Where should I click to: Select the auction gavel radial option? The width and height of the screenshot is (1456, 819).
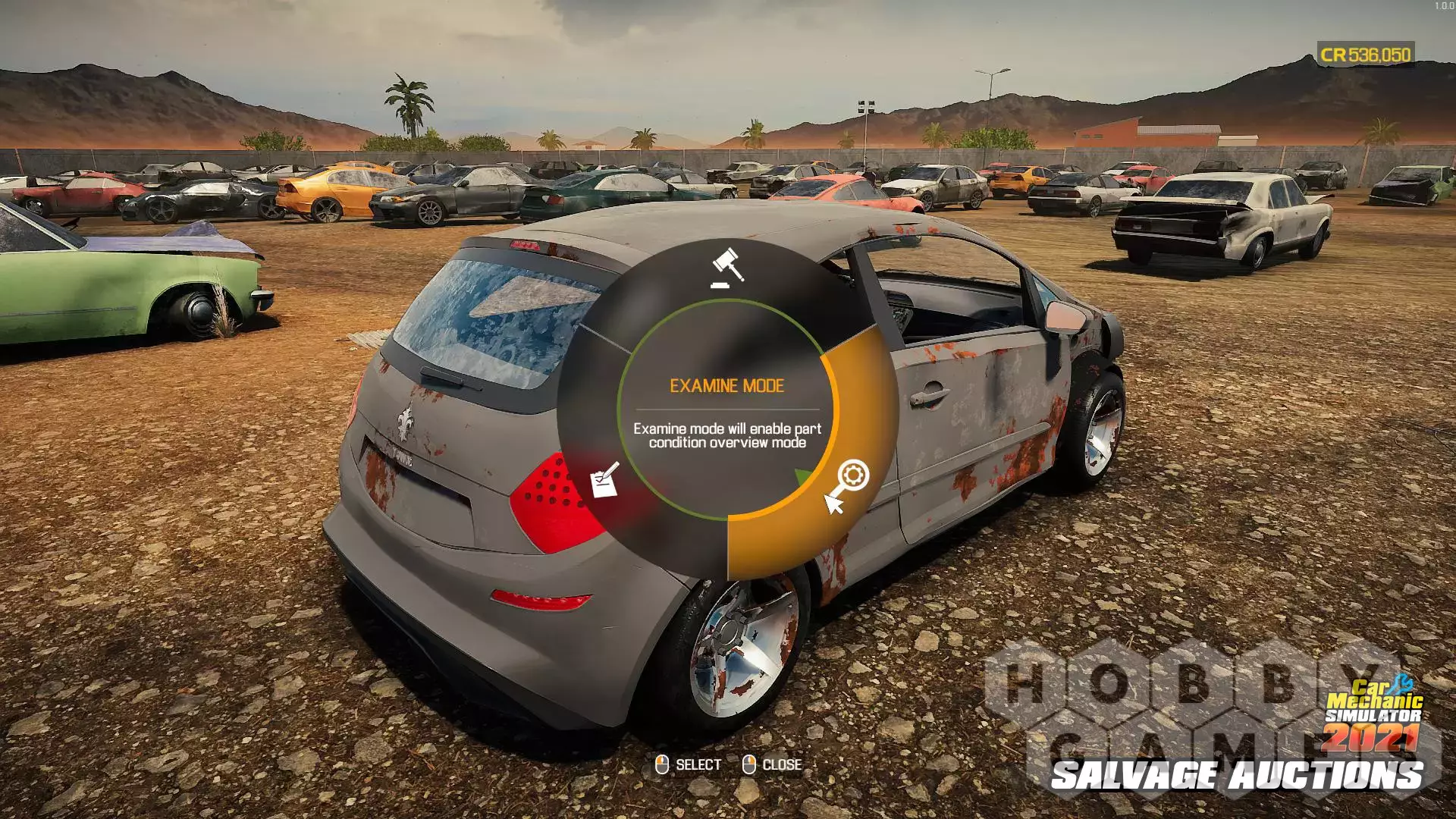point(727,268)
